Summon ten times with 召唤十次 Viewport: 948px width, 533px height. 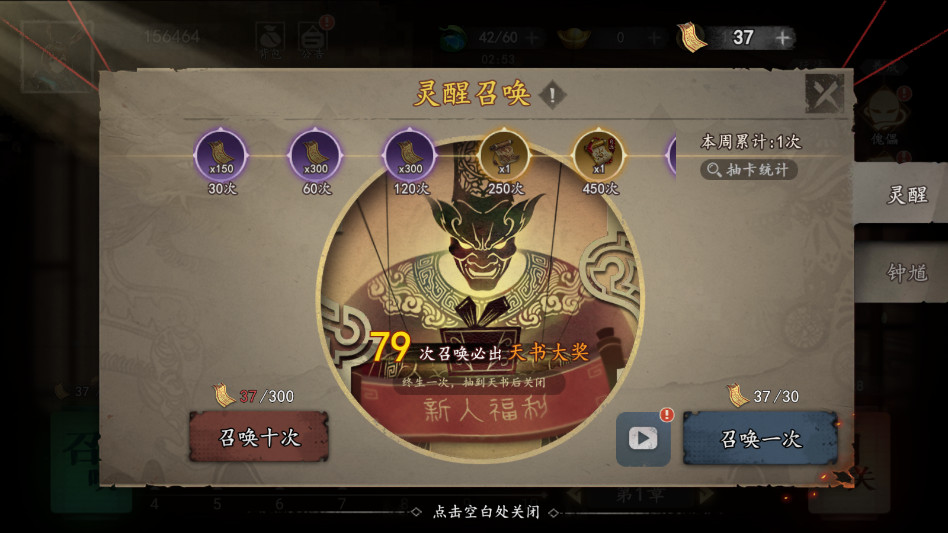[259, 438]
